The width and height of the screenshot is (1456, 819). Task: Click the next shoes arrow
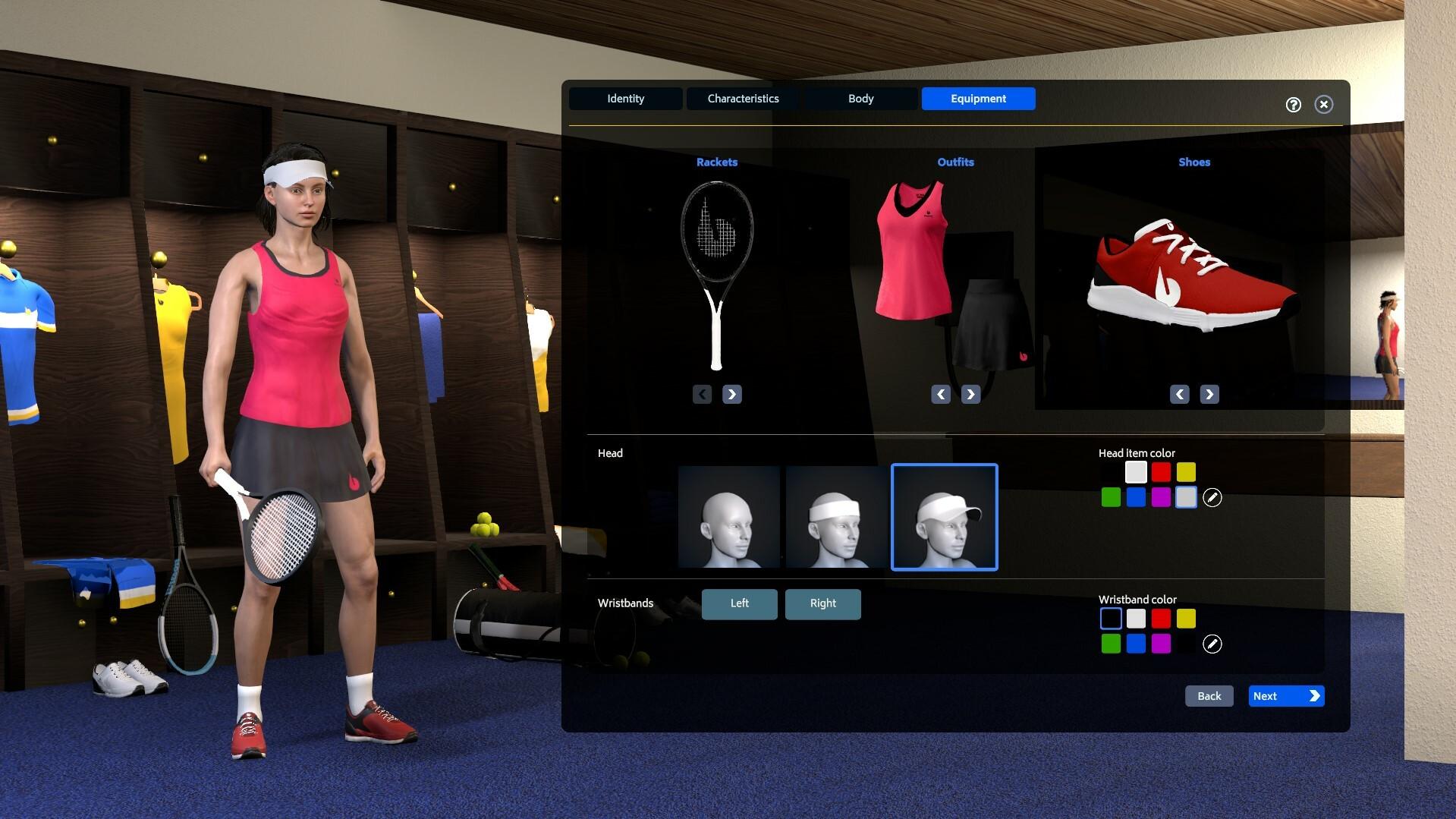1209,394
